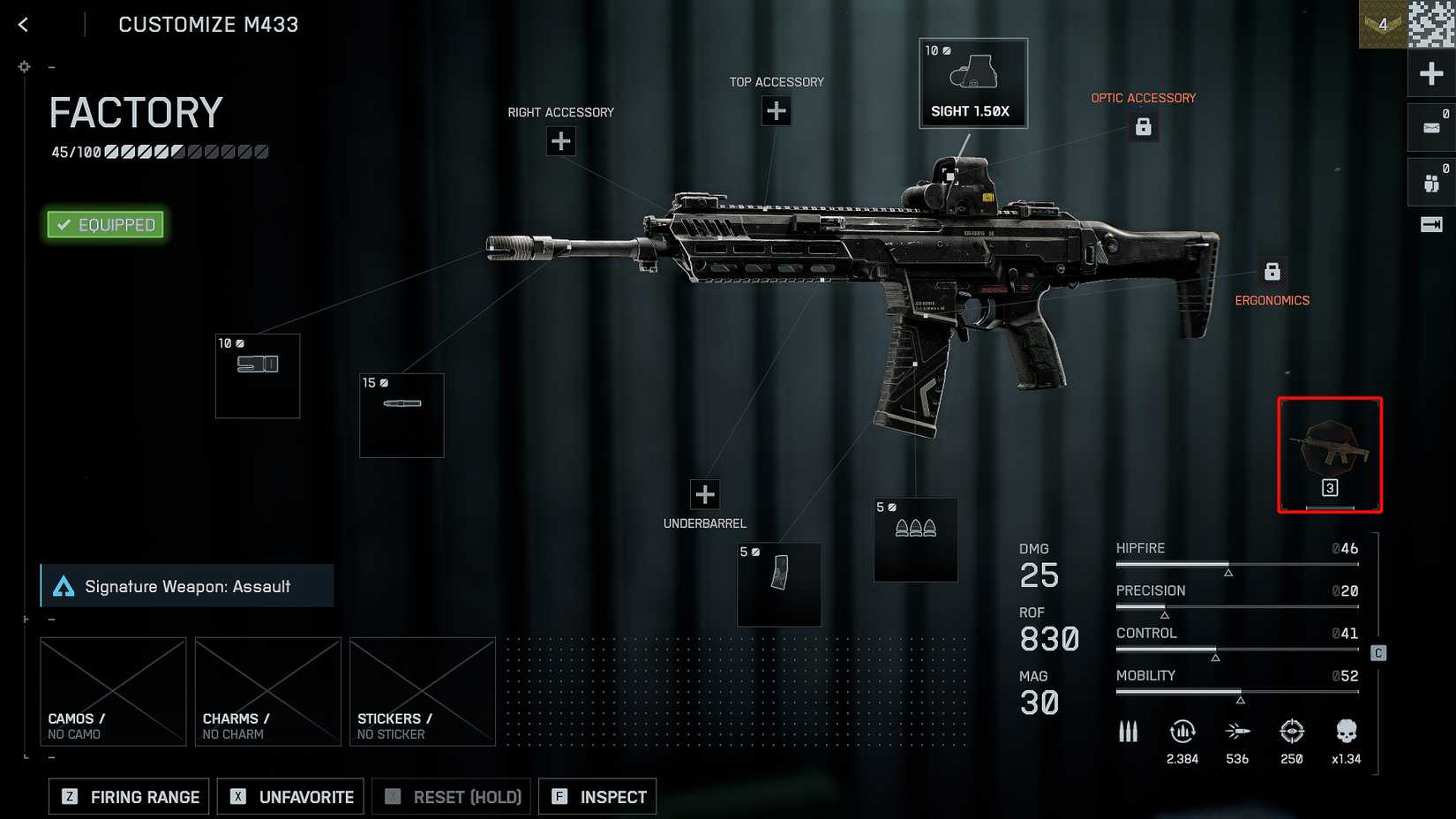Click the back chevron to exit customization
This screenshot has height=819, width=1456.
pyautogui.click(x=21, y=24)
